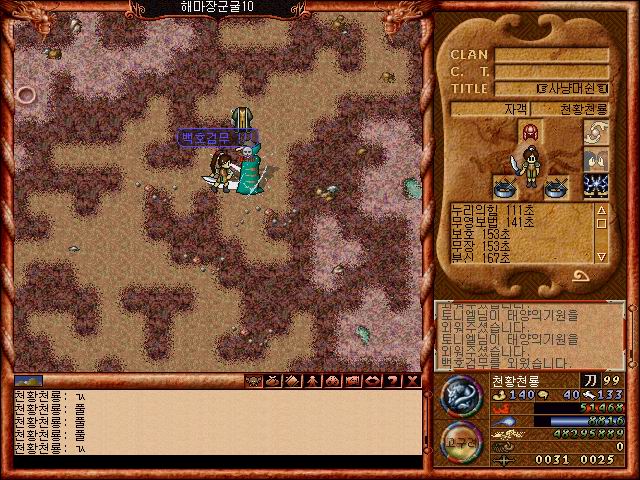Image resolution: width=640 pixels, height=480 pixels.
Task: Click the golden orb labeled 고구려
Action: [462, 442]
